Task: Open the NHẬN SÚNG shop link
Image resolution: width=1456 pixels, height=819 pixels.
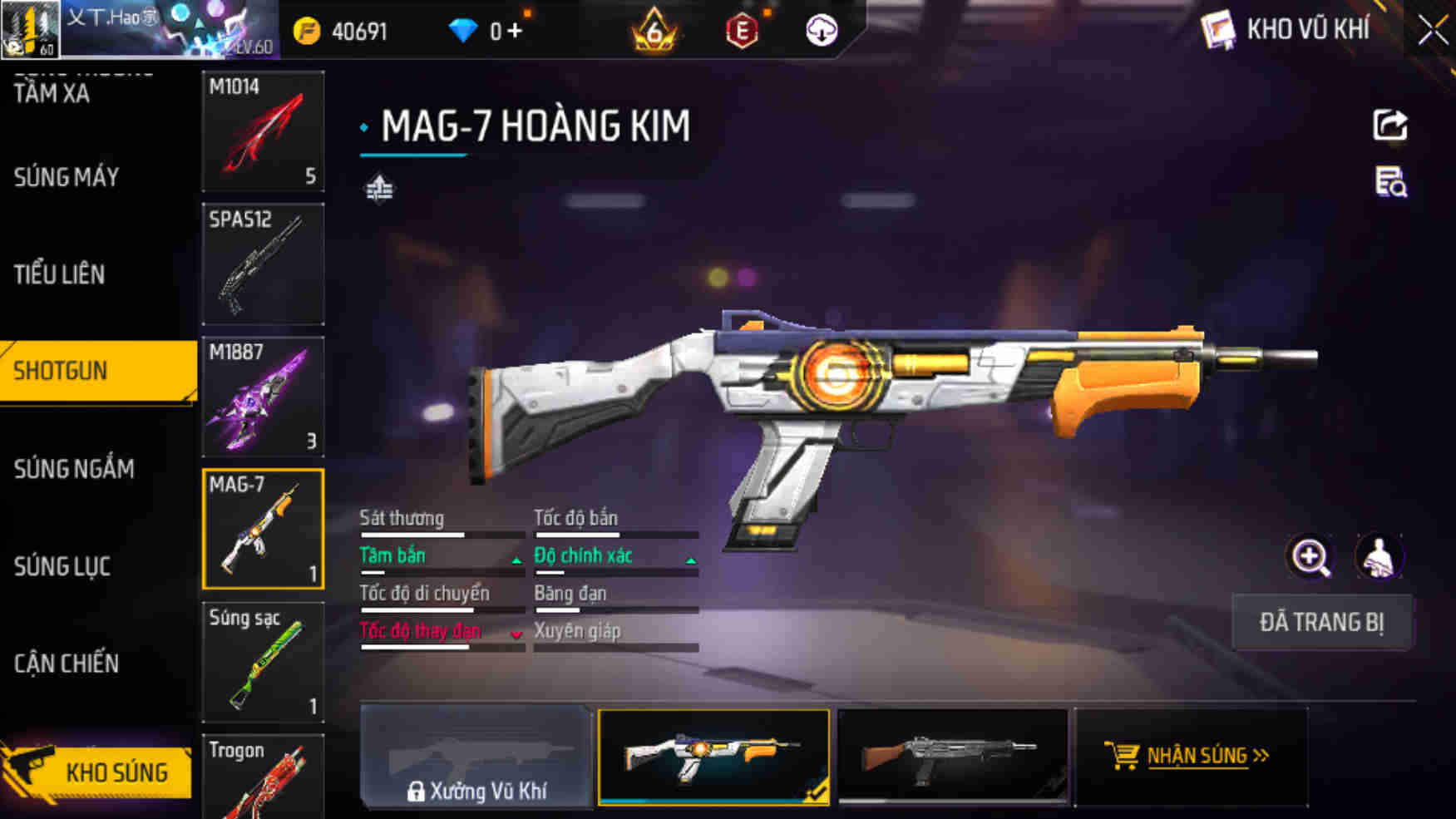Action: 1191,756
